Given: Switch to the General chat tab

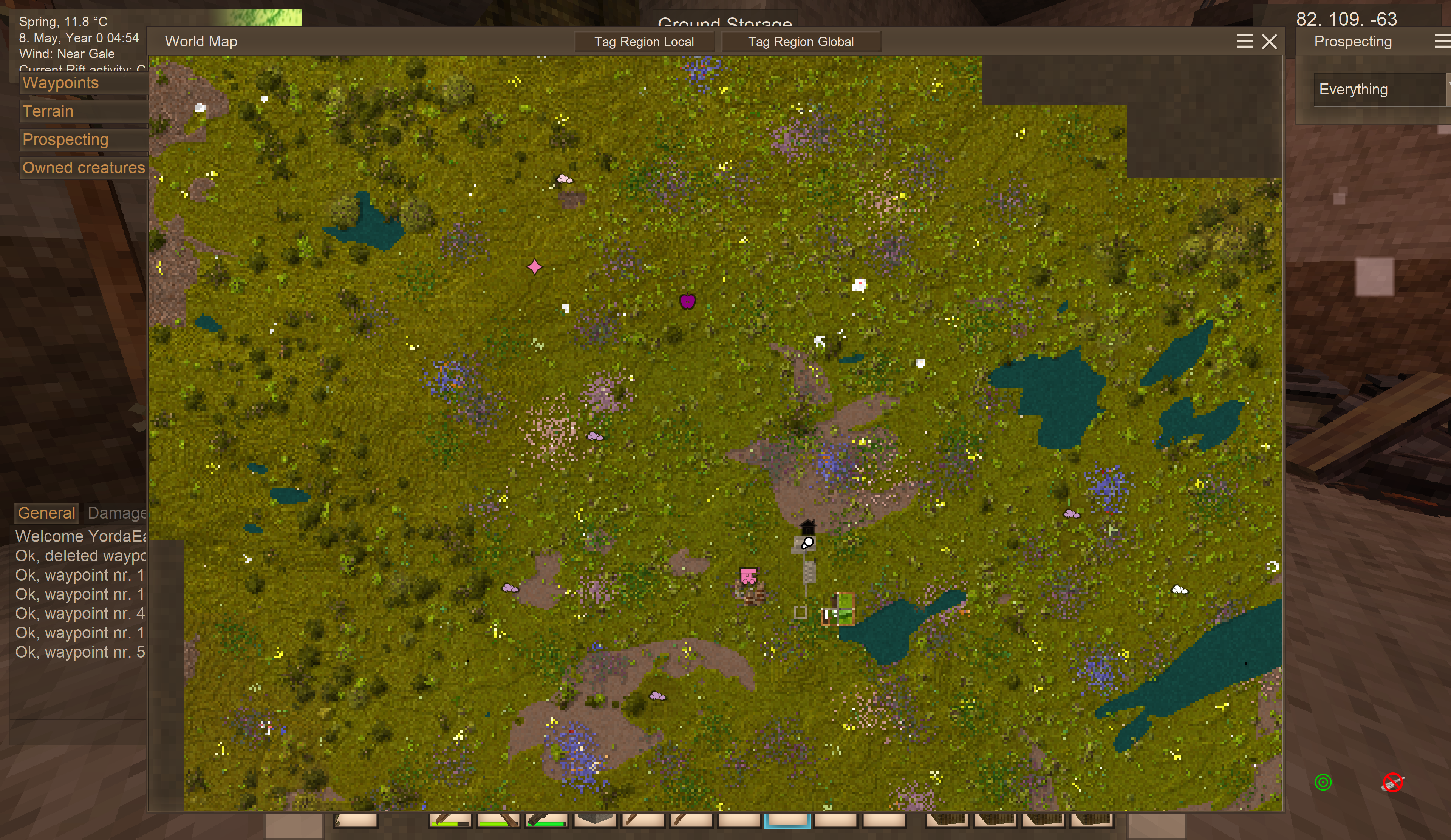Looking at the screenshot, I should [x=46, y=513].
